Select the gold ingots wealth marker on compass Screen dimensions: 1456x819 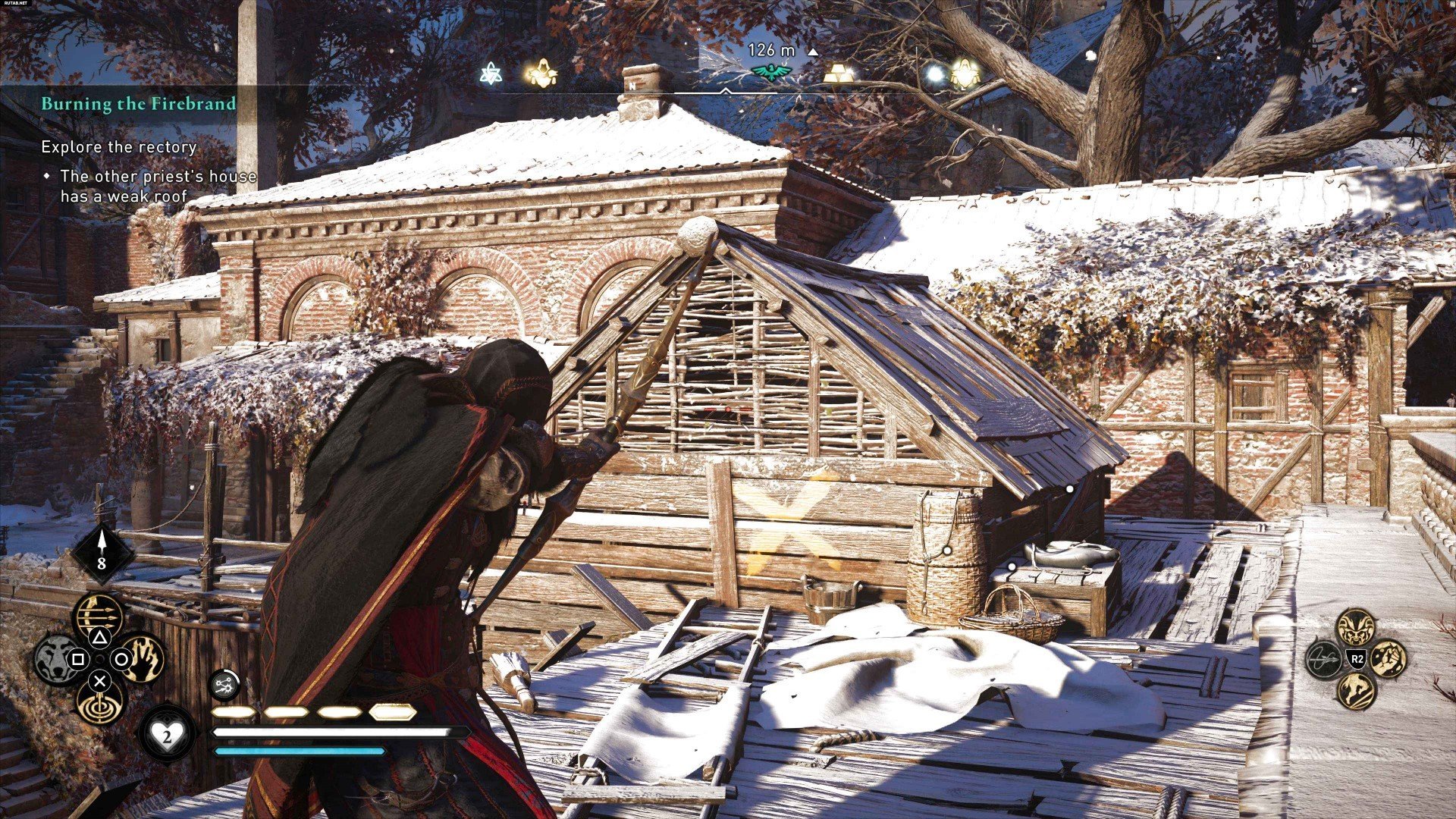pyautogui.click(x=838, y=74)
